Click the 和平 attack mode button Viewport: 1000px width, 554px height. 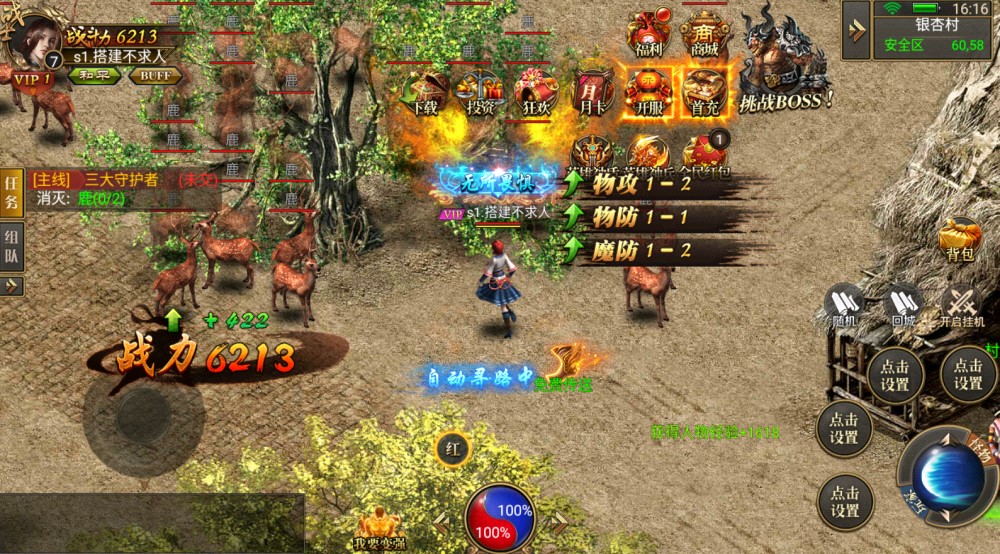93,75
